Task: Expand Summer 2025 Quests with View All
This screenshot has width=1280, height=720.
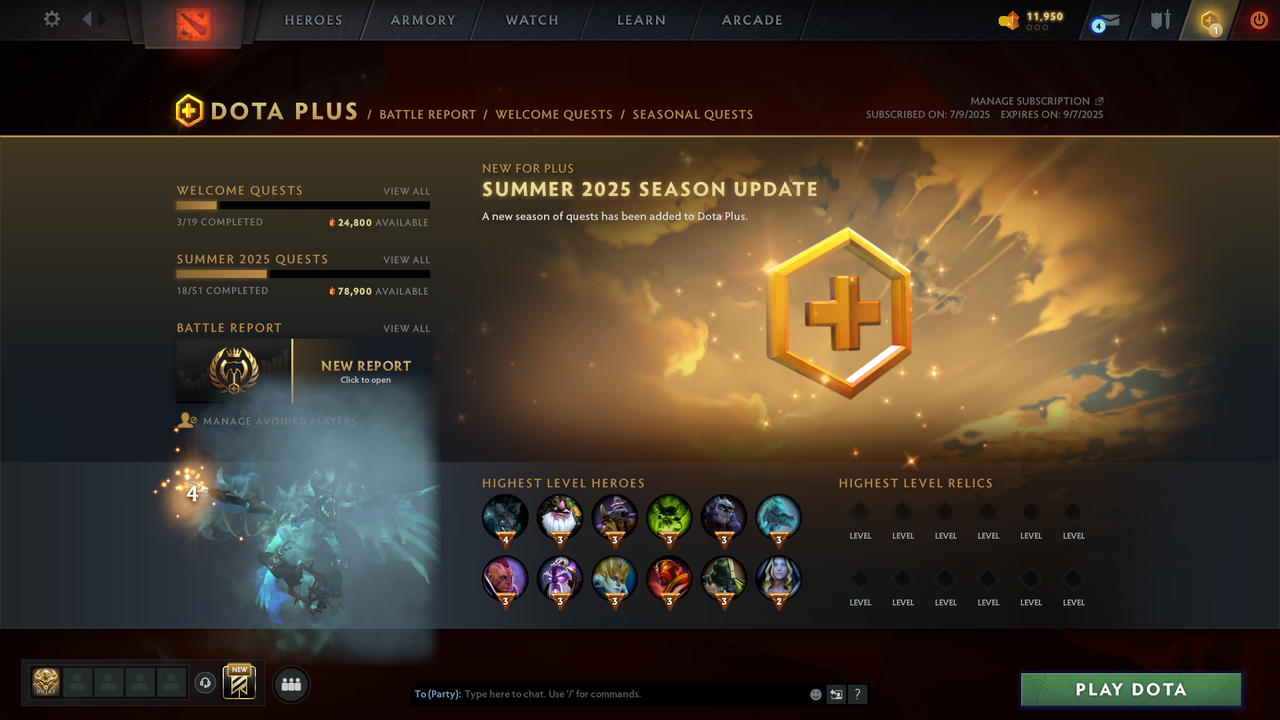Action: 406,260
